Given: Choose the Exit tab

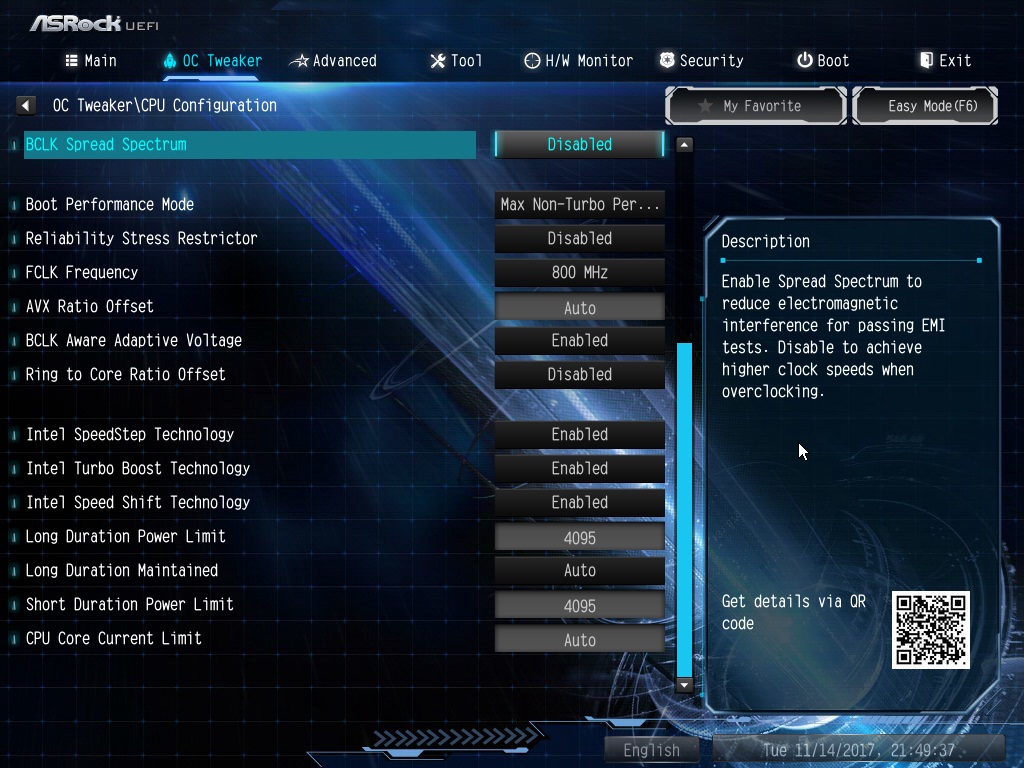Looking at the screenshot, I should tap(945, 61).
